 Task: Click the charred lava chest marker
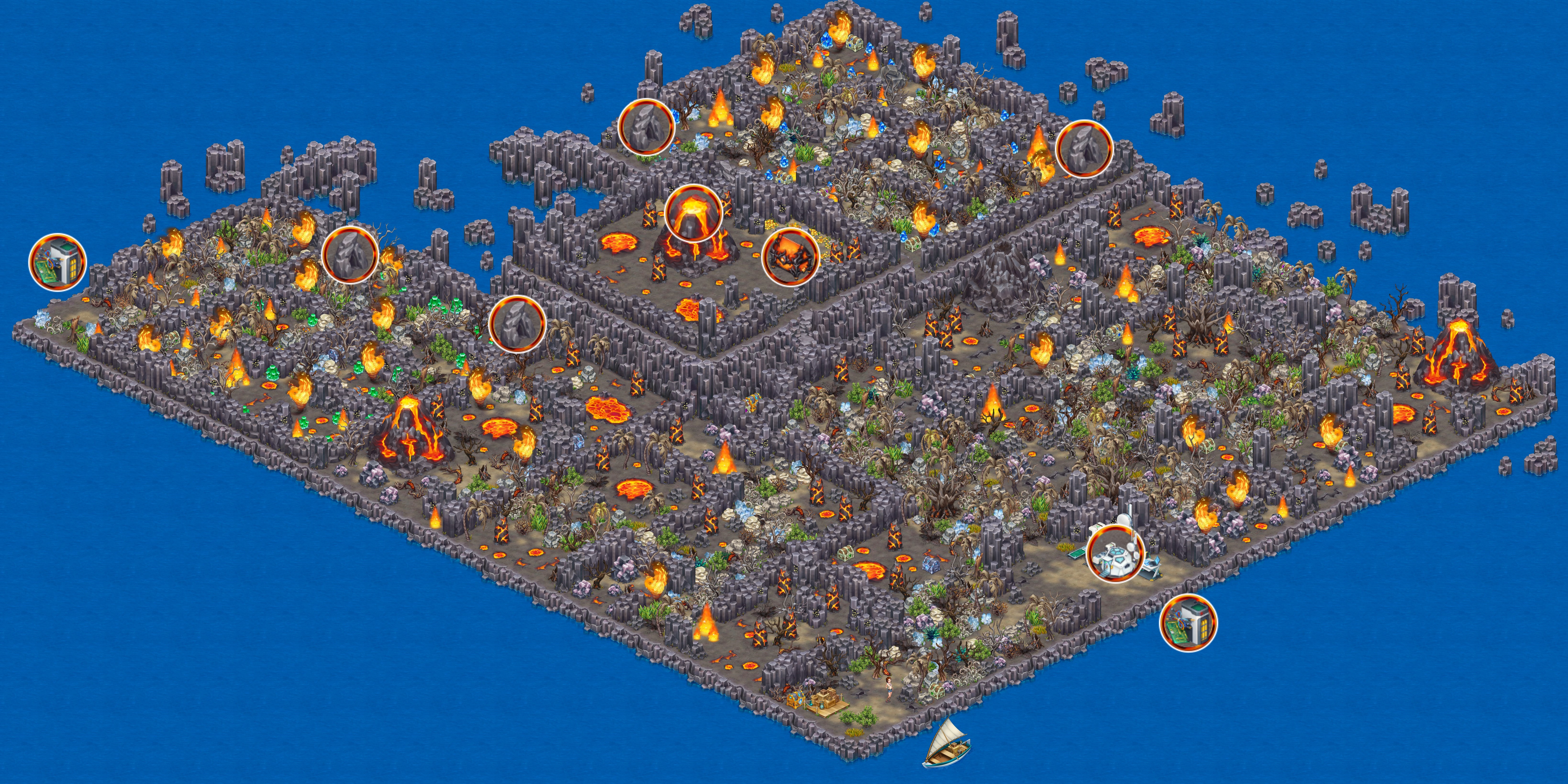click(790, 256)
